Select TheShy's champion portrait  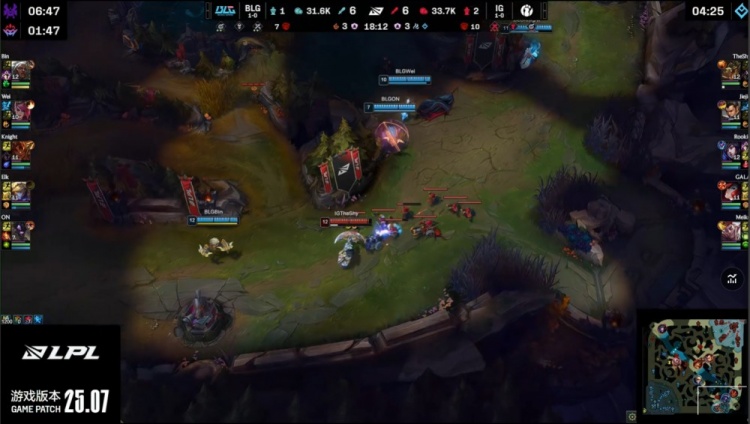[731, 72]
